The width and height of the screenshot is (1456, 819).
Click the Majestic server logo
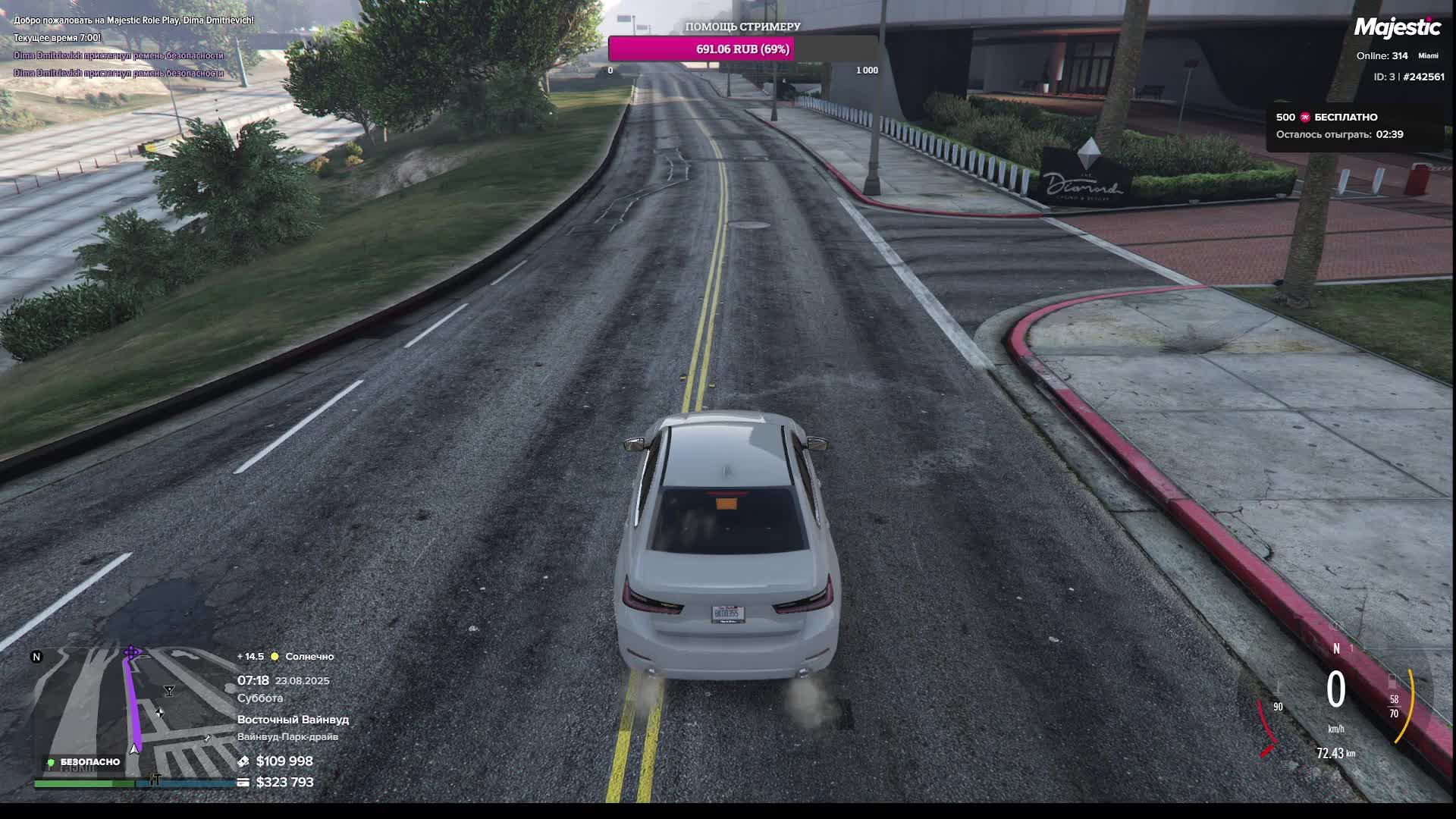coord(1397,28)
